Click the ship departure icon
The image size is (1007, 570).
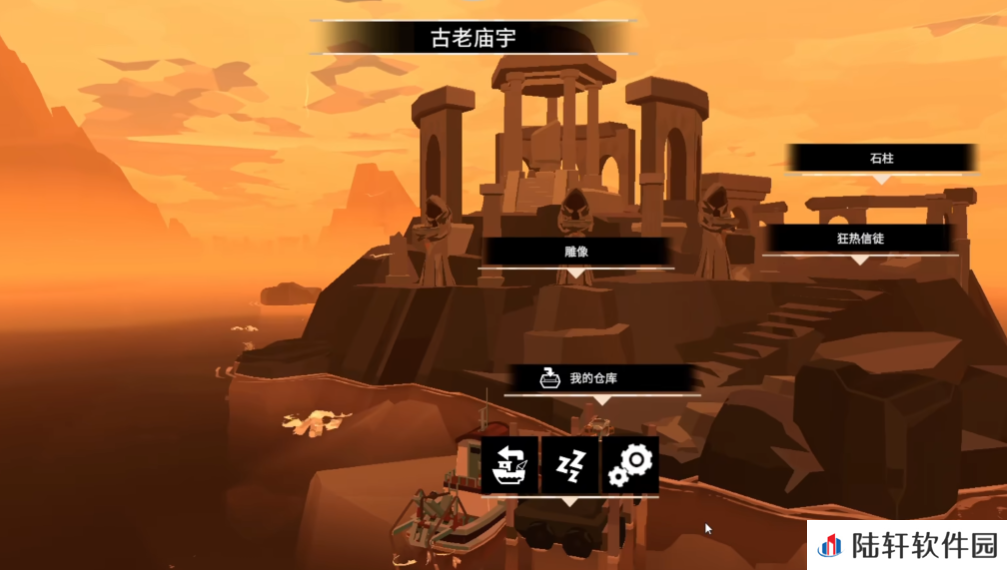(510, 464)
